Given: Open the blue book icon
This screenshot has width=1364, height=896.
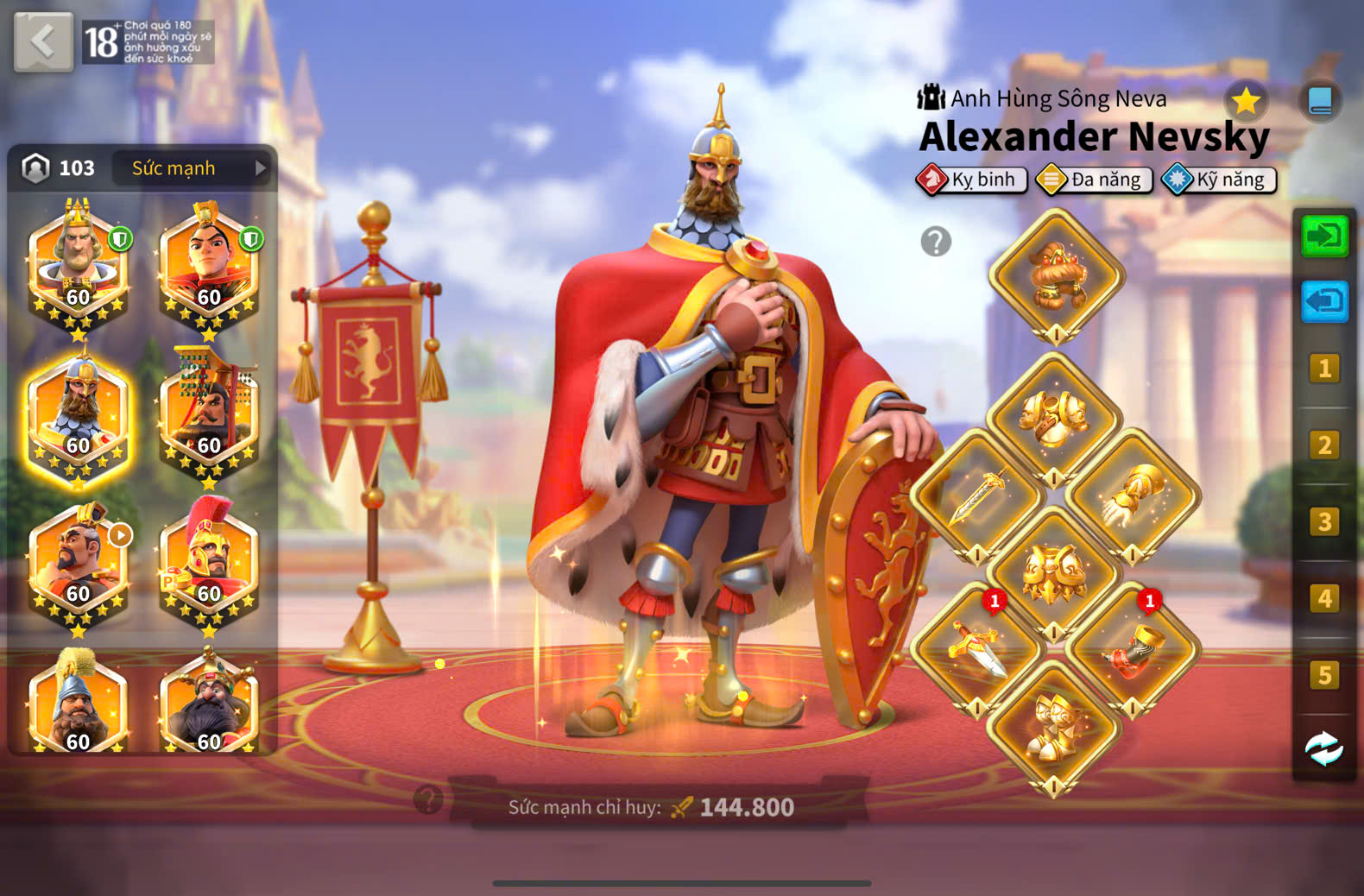Looking at the screenshot, I should tap(1320, 101).
